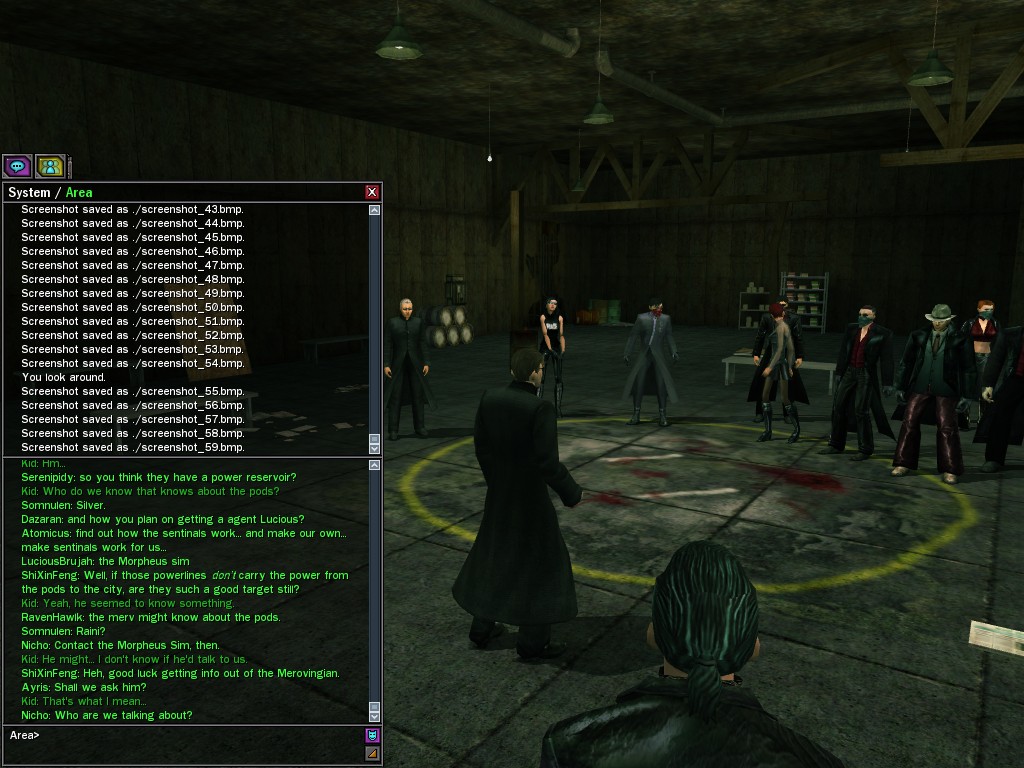Click the area chat's scroll-up arrow

pyautogui.click(x=374, y=465)
